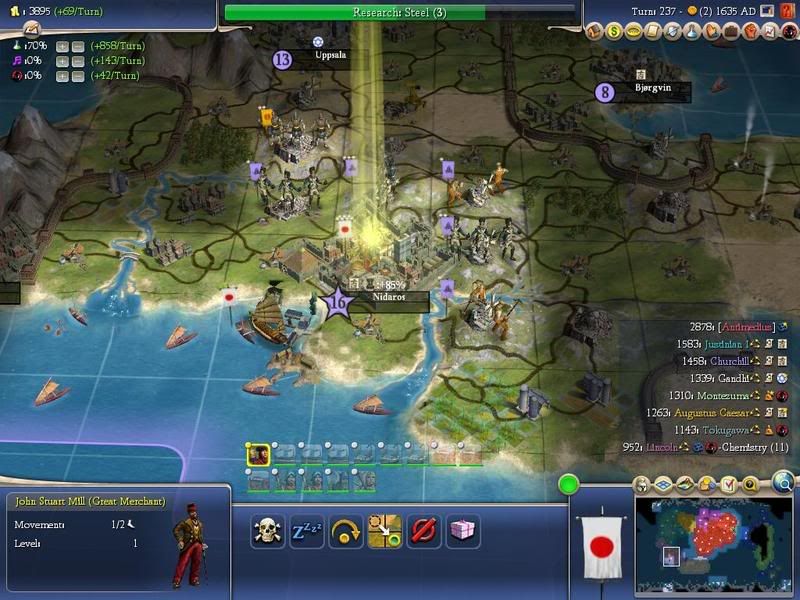The height and width of the screenshot is (600, 800).
Task: Skip the unit's turn with the arrow button
Action: [345, 531]
